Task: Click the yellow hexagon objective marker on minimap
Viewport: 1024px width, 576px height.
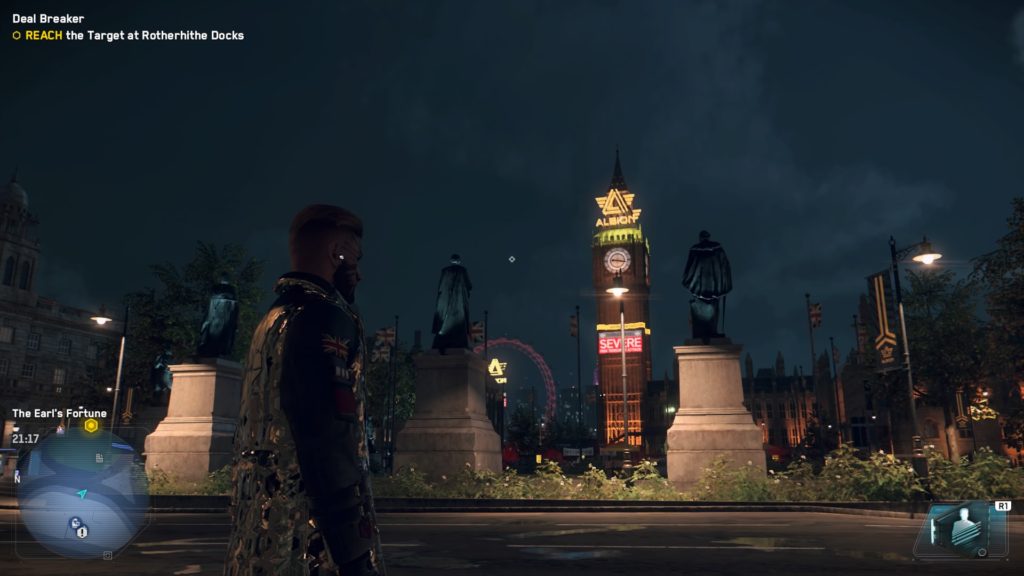Action: point(91,425)
